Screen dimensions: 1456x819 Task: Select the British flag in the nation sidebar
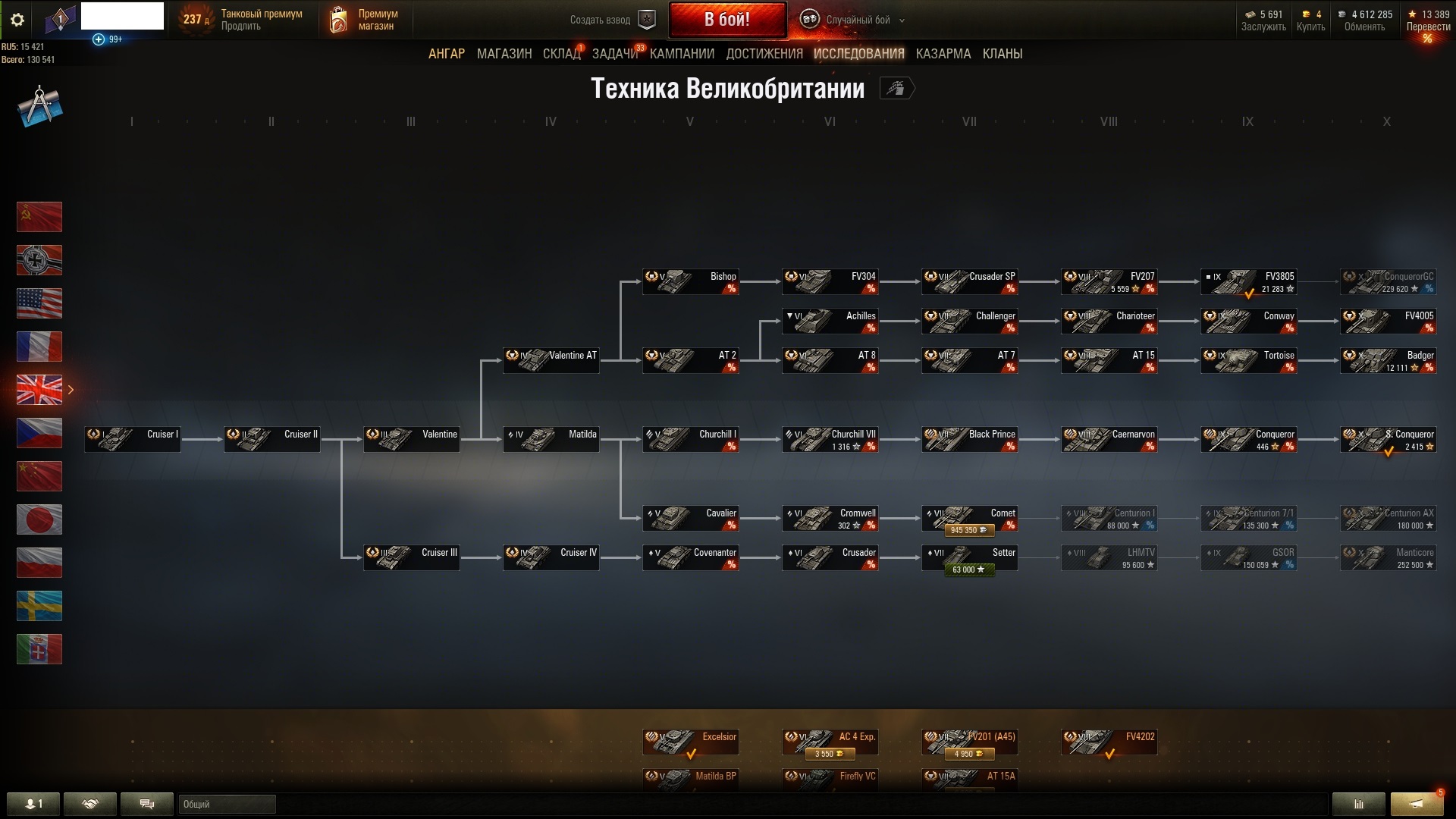[39, 390]
